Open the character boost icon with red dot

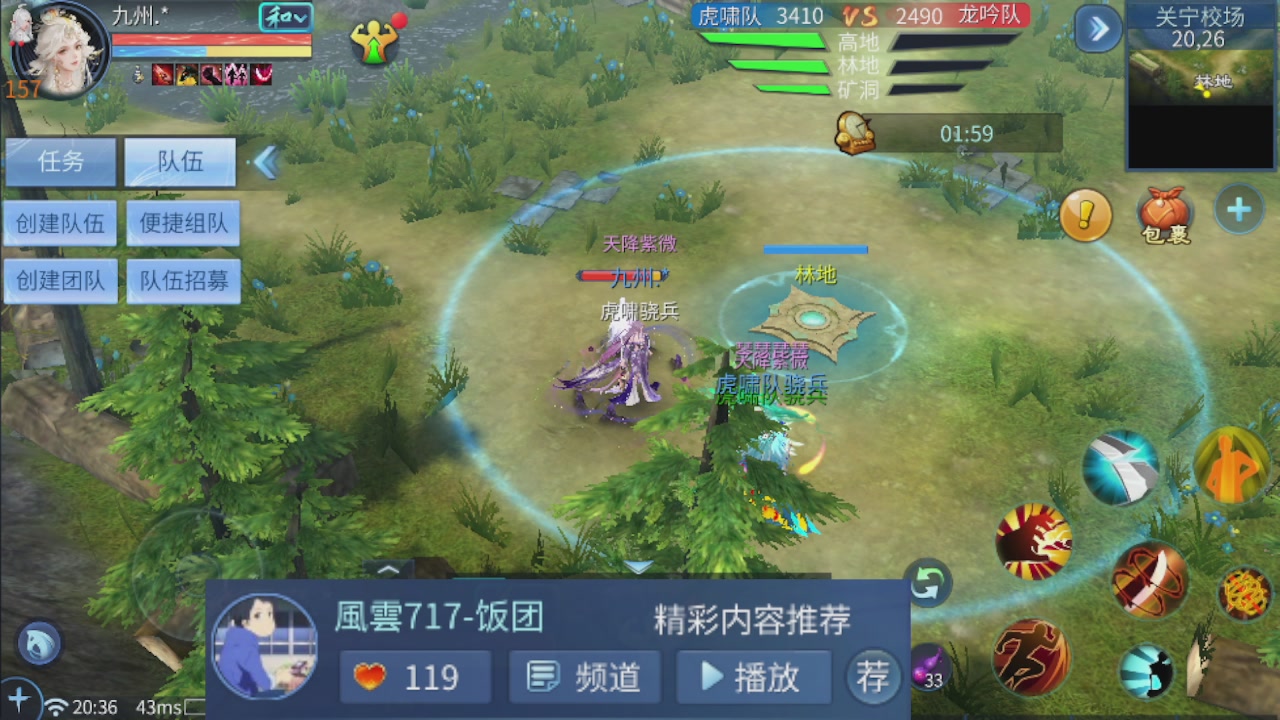(374, 43)
